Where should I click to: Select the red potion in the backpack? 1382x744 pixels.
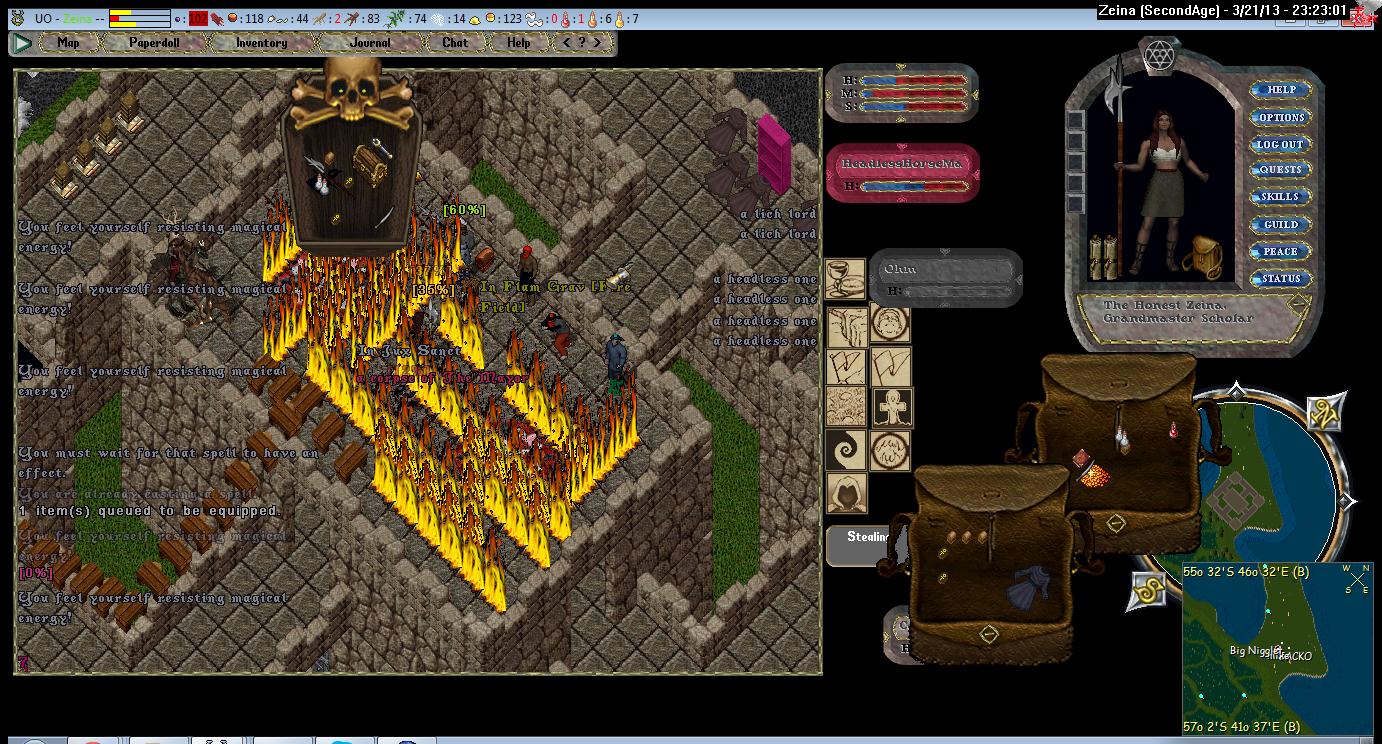click(1174, 430)
